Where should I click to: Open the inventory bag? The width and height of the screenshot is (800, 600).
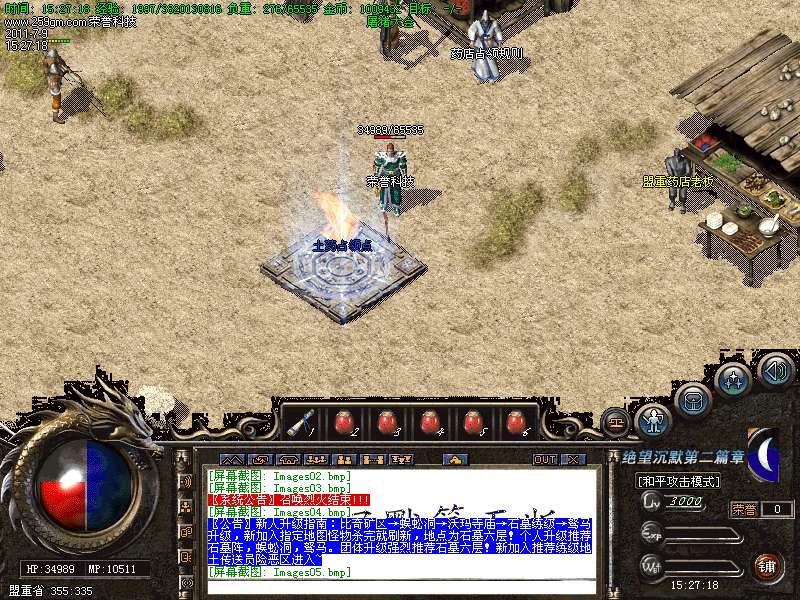(x=692, y=401)
